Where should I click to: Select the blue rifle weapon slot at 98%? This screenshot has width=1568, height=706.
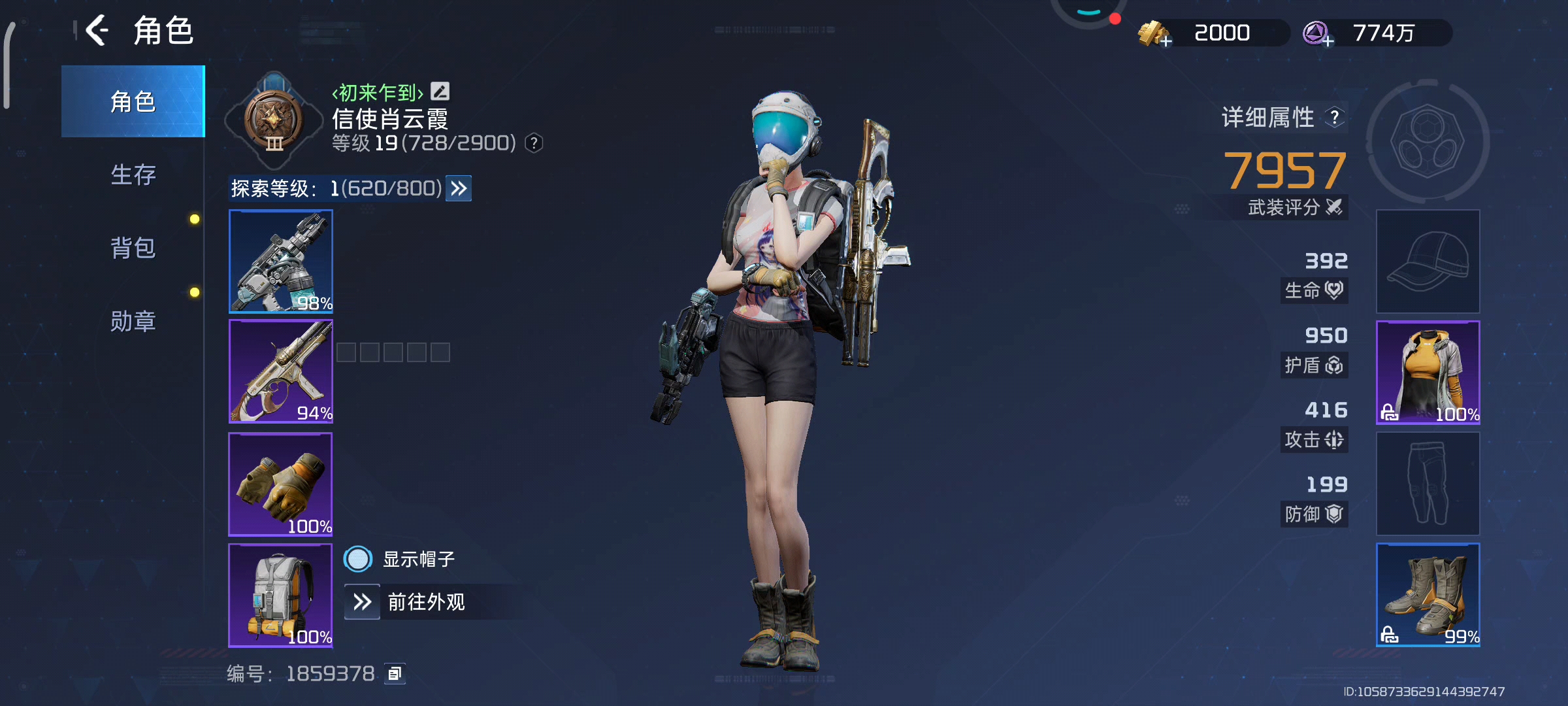[281, 261]
